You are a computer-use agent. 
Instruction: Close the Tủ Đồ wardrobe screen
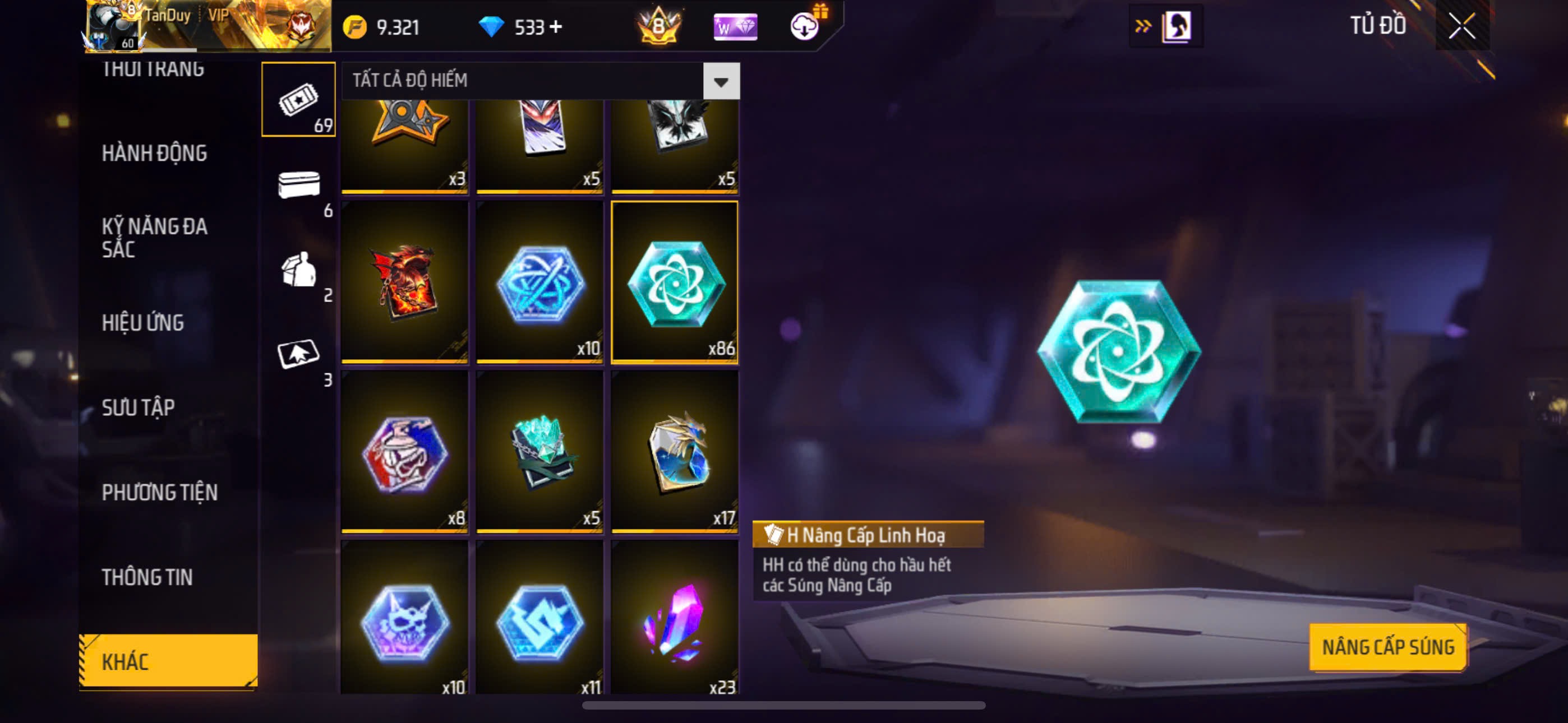pyautogui.click(x=1461, y=26)
